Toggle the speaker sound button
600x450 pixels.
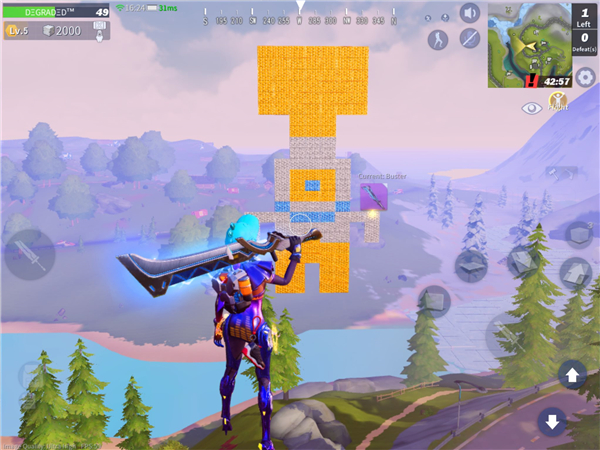(469, 13)
